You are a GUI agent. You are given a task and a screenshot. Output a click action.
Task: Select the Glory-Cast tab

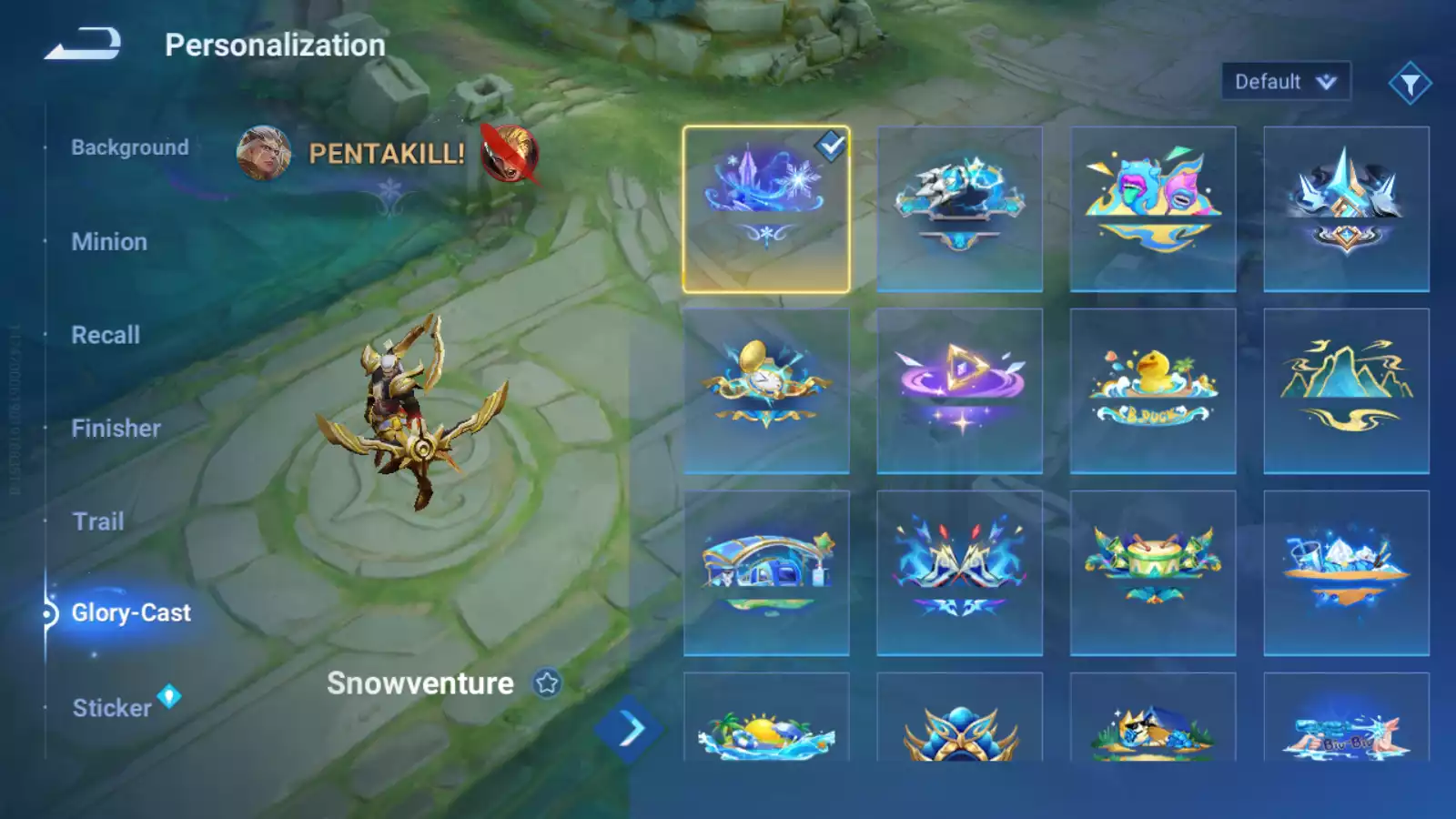coord(131,613)
